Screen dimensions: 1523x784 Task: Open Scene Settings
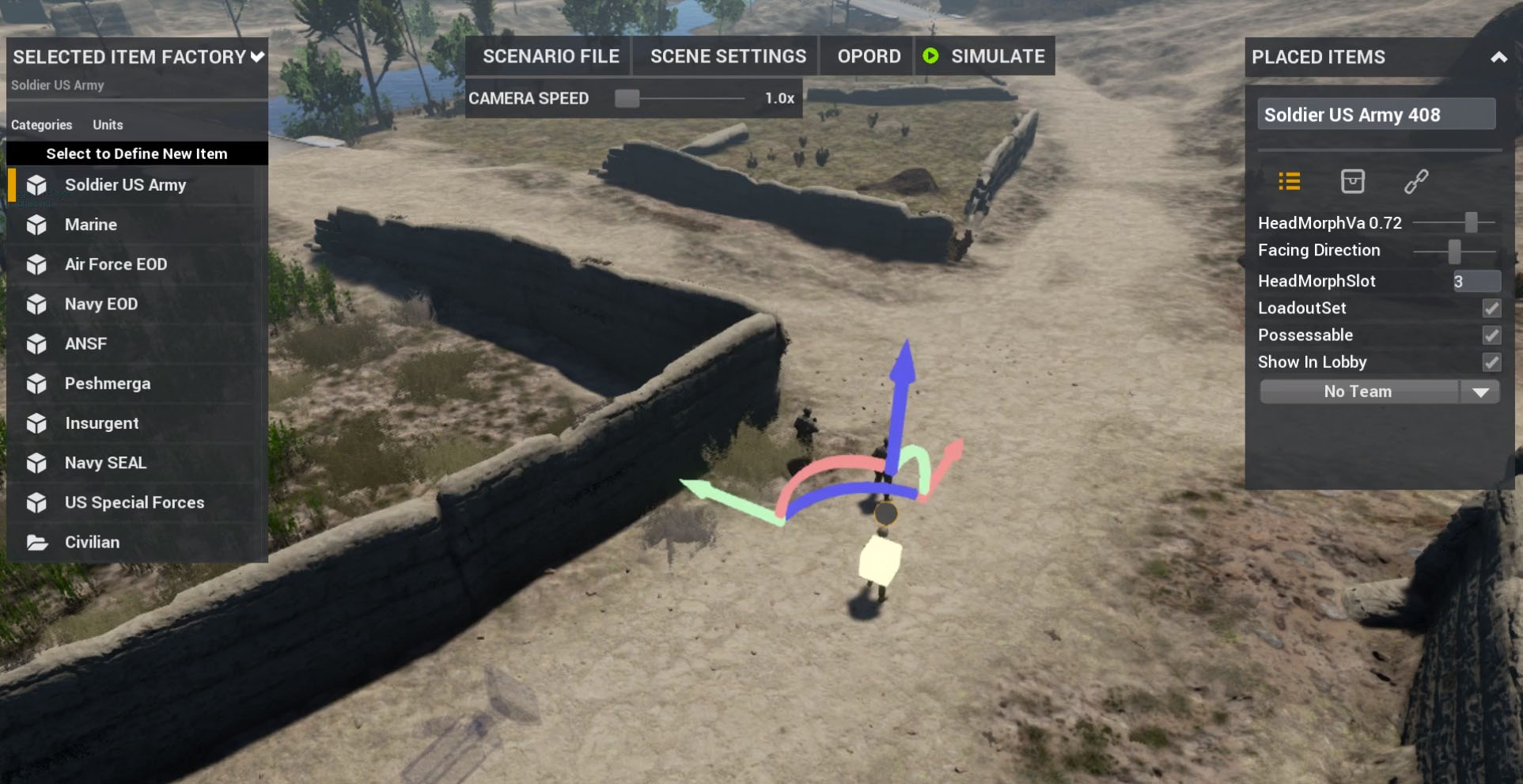(x=728, y=56)
